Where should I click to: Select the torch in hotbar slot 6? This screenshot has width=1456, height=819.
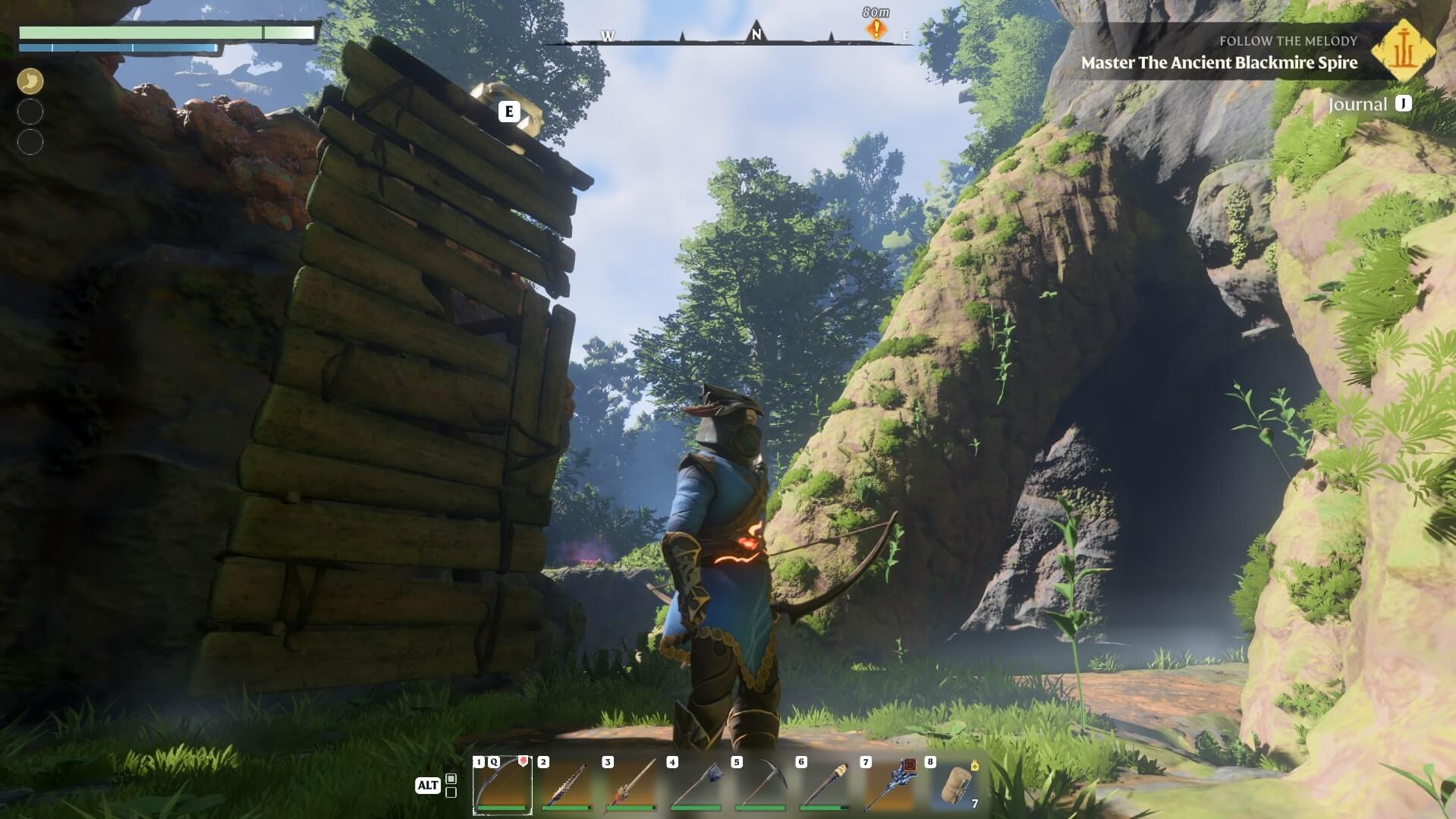click(x=825, y=785)
